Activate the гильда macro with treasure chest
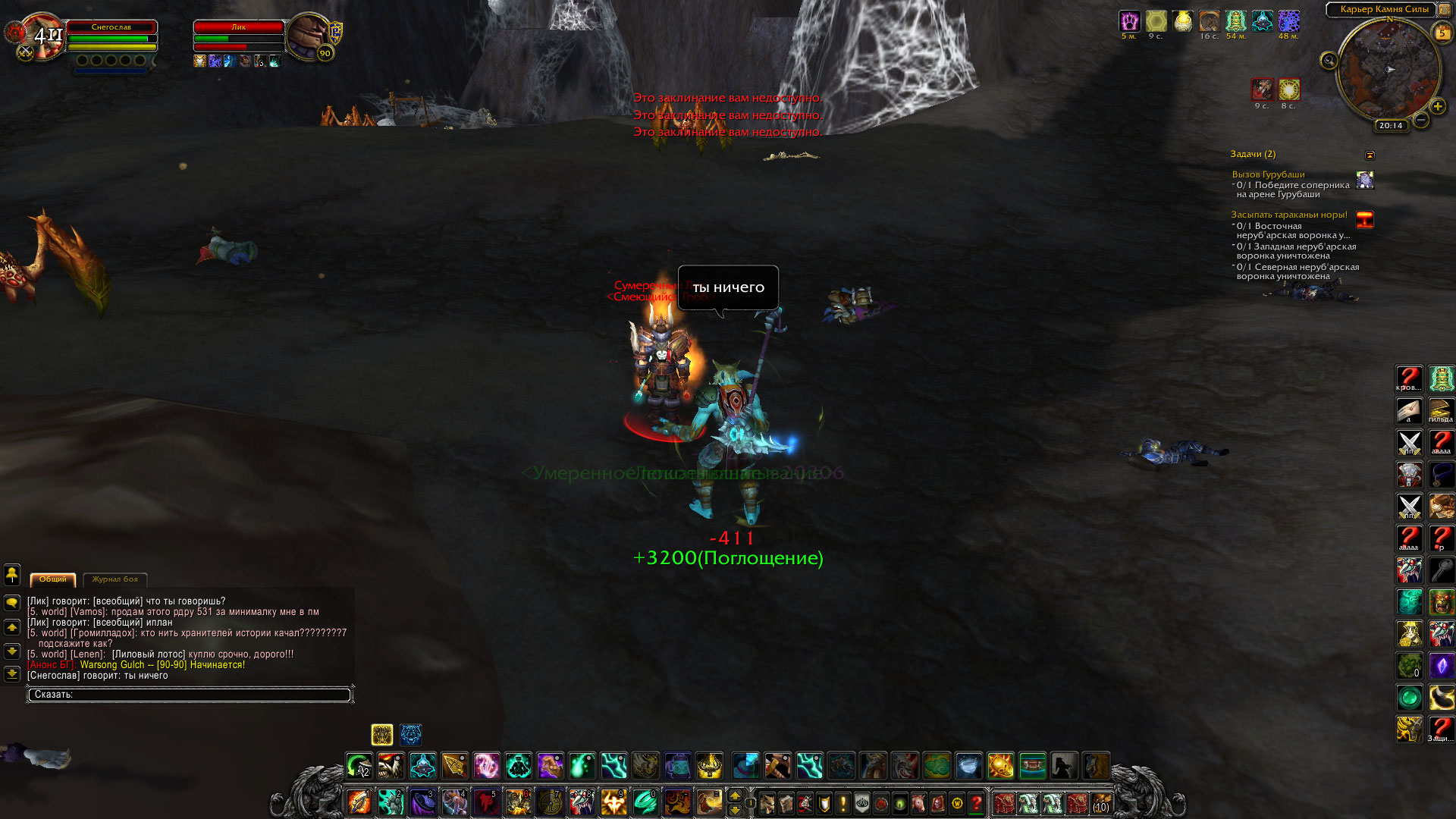The width and height of the screenshot is (1456, 819). coord(1441,410)
